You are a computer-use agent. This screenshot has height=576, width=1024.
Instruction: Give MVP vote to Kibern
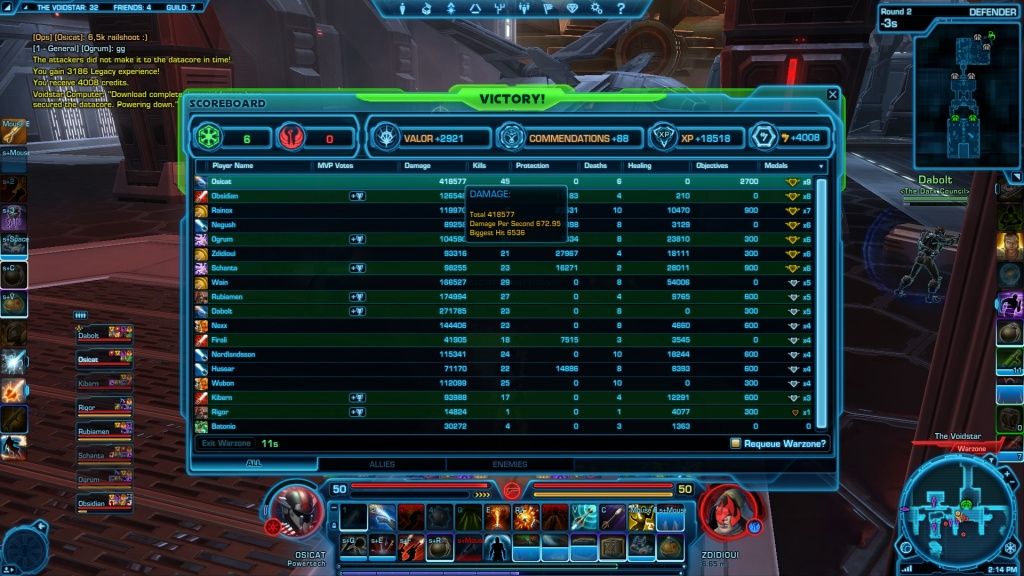coord(356,397)
